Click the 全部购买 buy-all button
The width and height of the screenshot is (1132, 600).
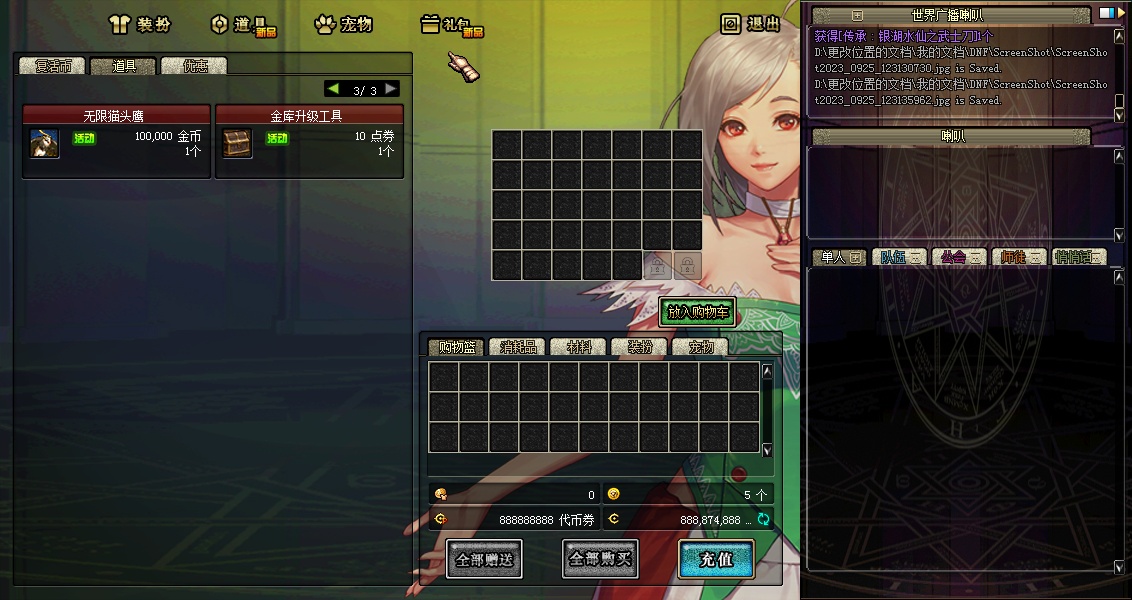600,559
